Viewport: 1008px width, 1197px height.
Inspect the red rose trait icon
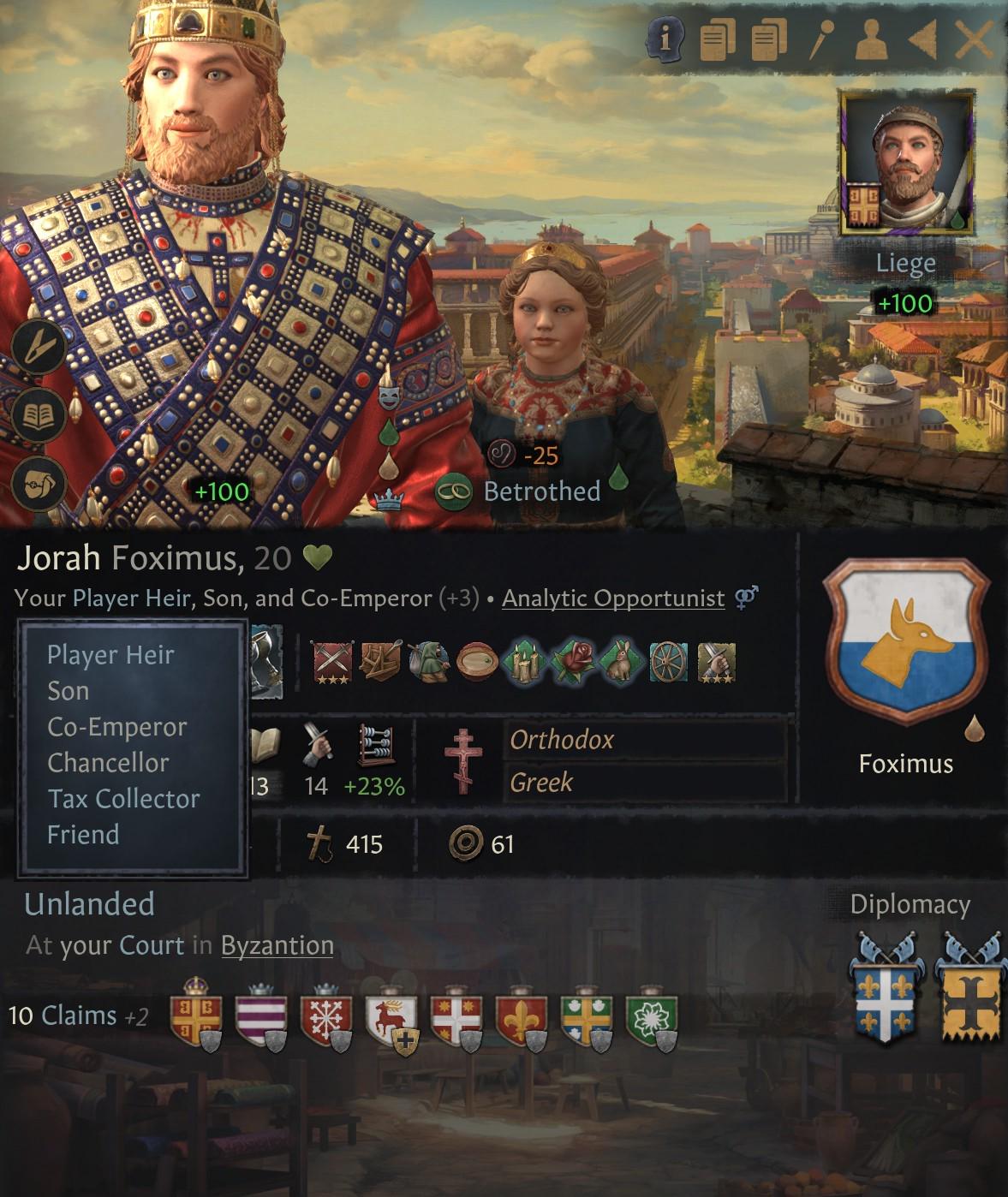570,663
